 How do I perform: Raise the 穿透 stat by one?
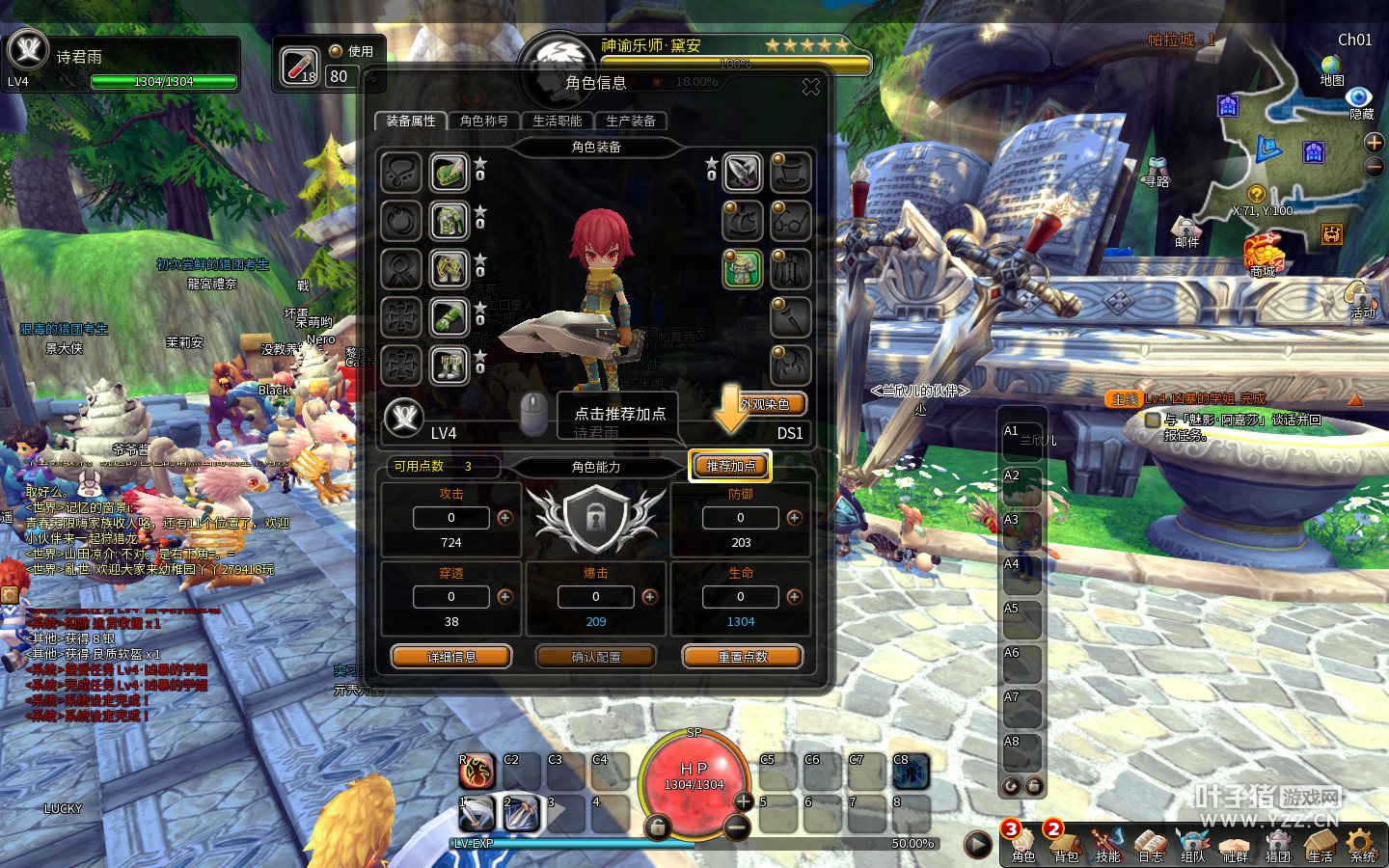click(504, 597)
